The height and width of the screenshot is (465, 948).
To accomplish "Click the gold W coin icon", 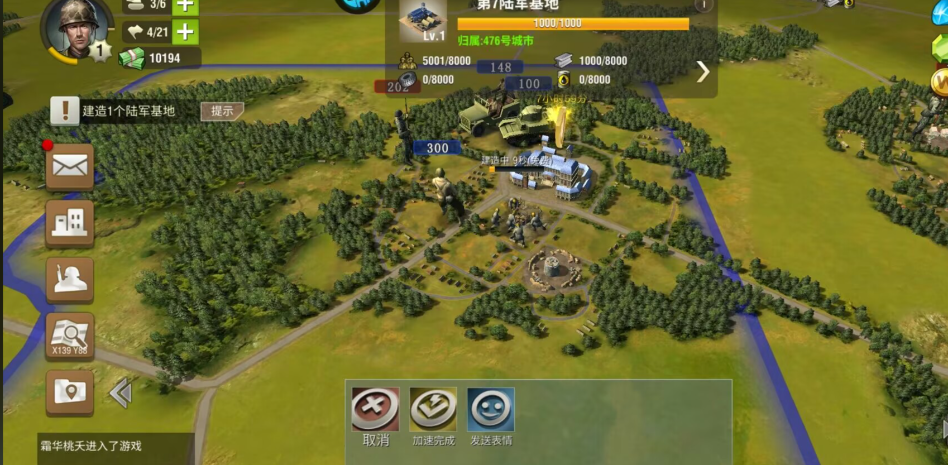I will pos(940,82).
